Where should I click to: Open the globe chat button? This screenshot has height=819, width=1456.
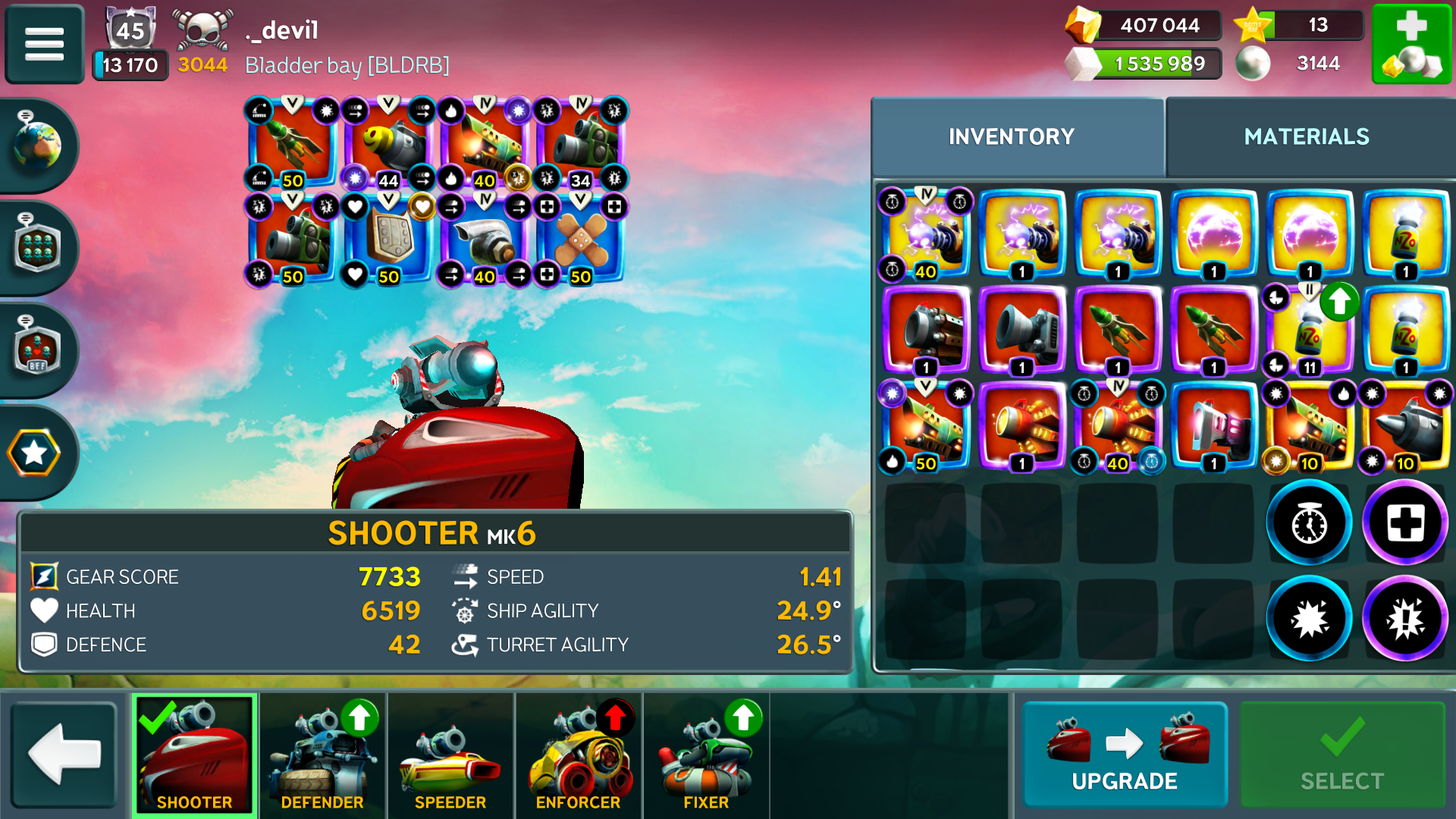point(36,144)
